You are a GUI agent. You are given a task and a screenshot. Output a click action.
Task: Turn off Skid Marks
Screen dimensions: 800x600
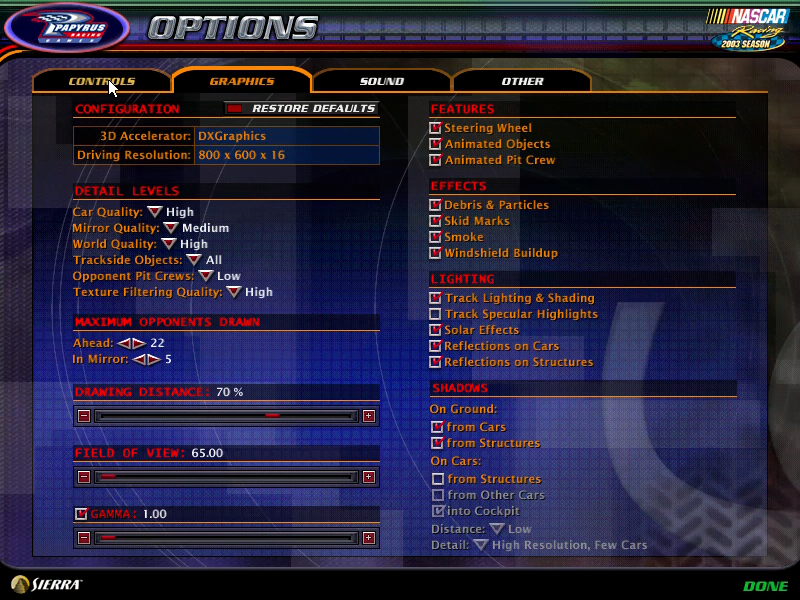tap(436, 221)
